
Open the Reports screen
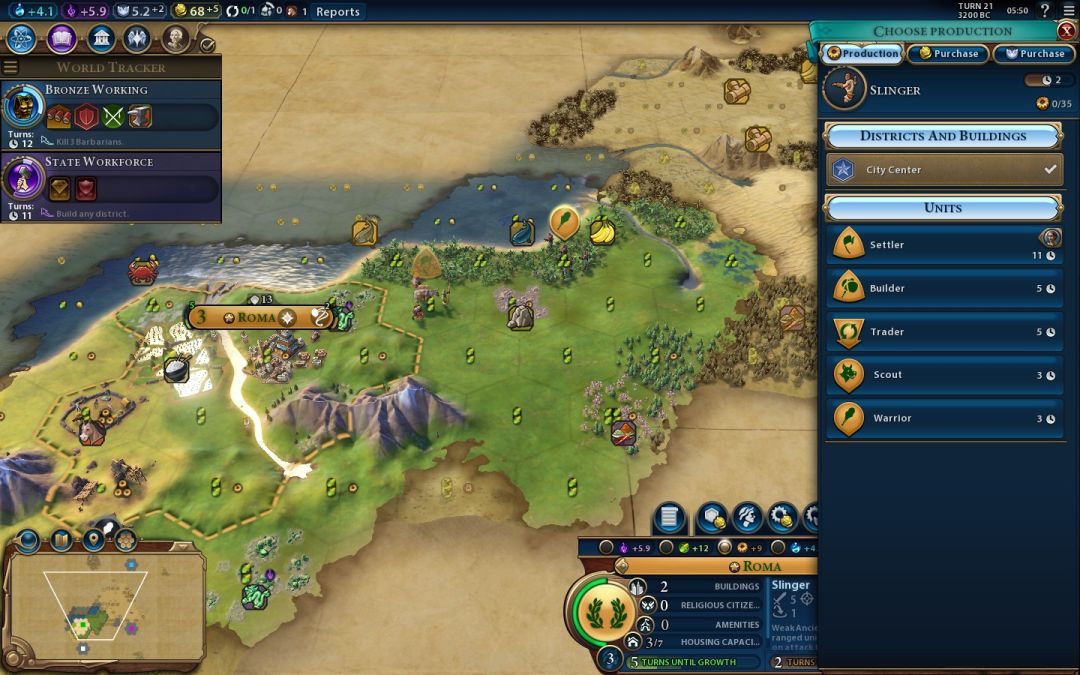(337, 11)
